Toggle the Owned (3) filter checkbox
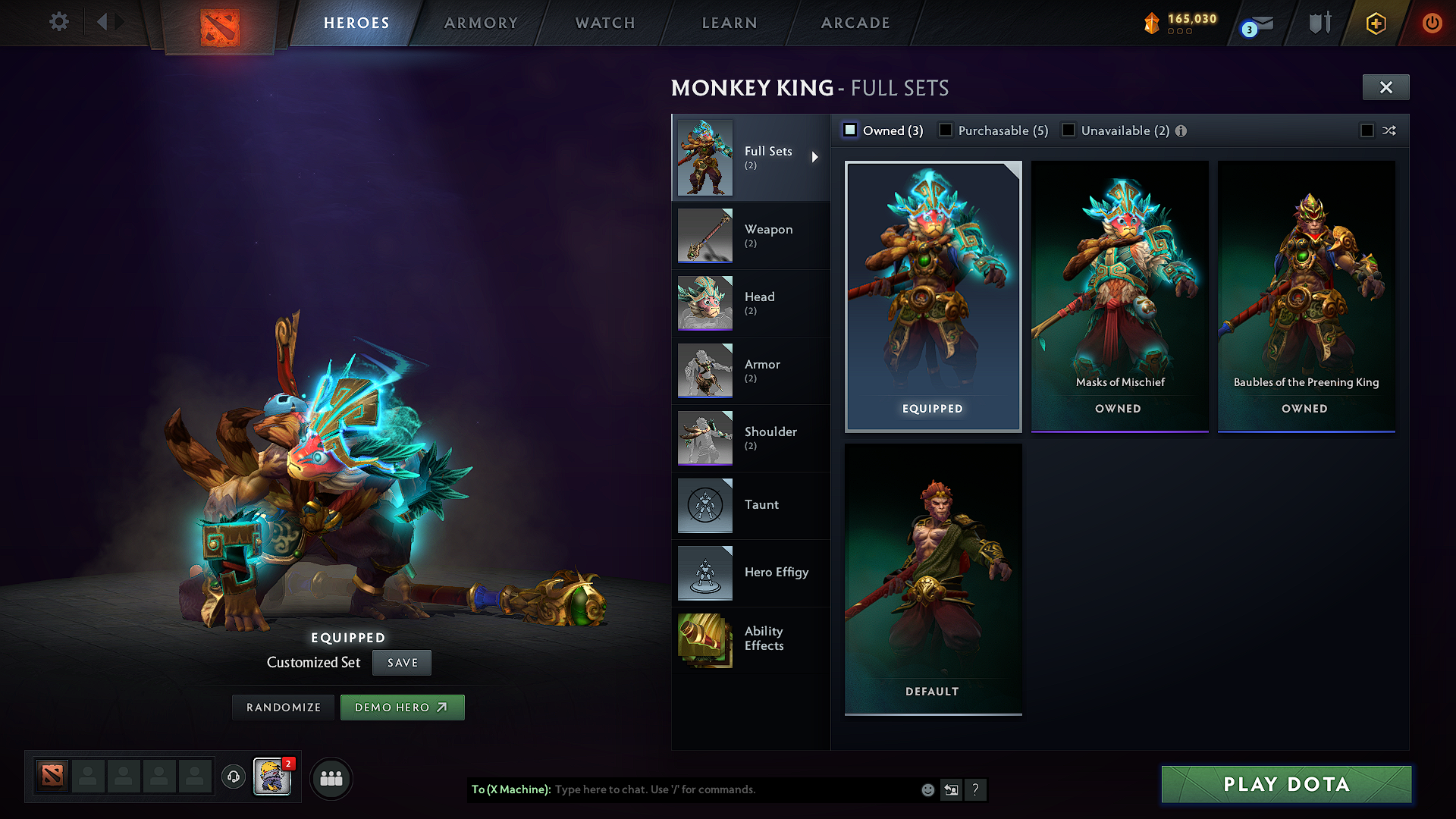Image resolution: width=1456 pixels, height=819 pixels. [850, 130]
